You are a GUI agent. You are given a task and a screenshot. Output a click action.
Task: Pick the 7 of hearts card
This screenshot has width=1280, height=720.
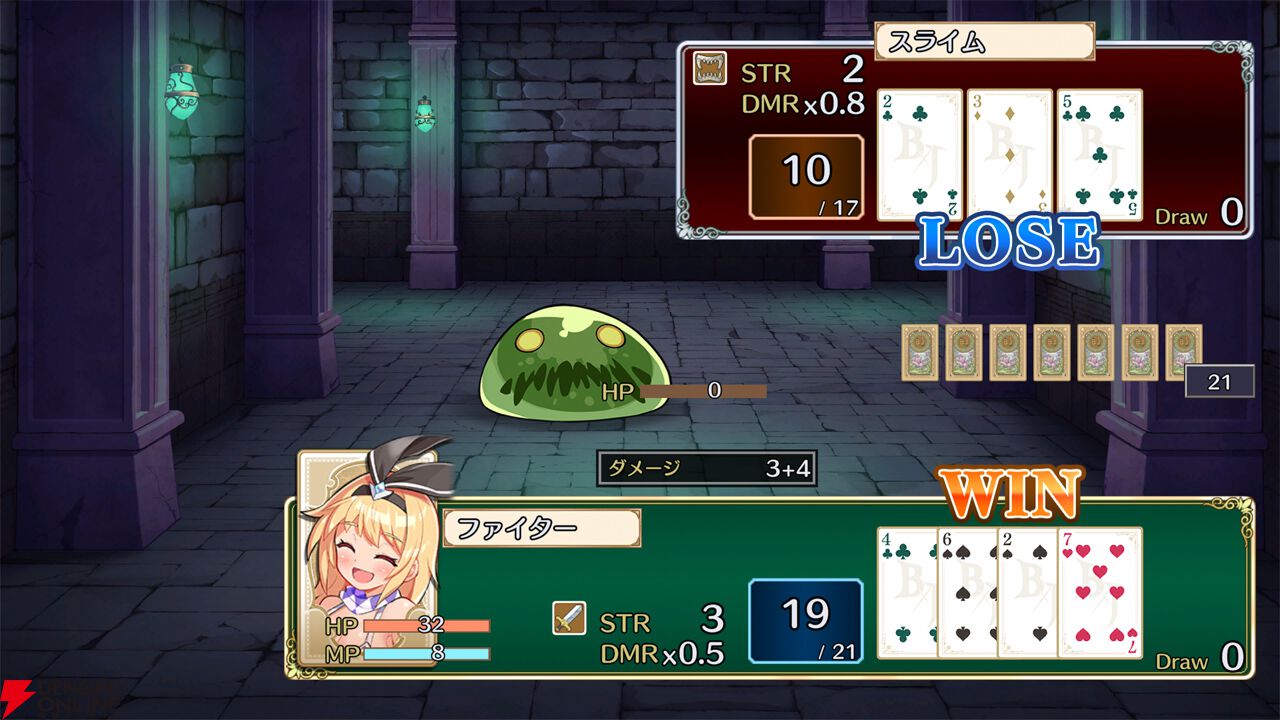click(x=1100, y=592)
